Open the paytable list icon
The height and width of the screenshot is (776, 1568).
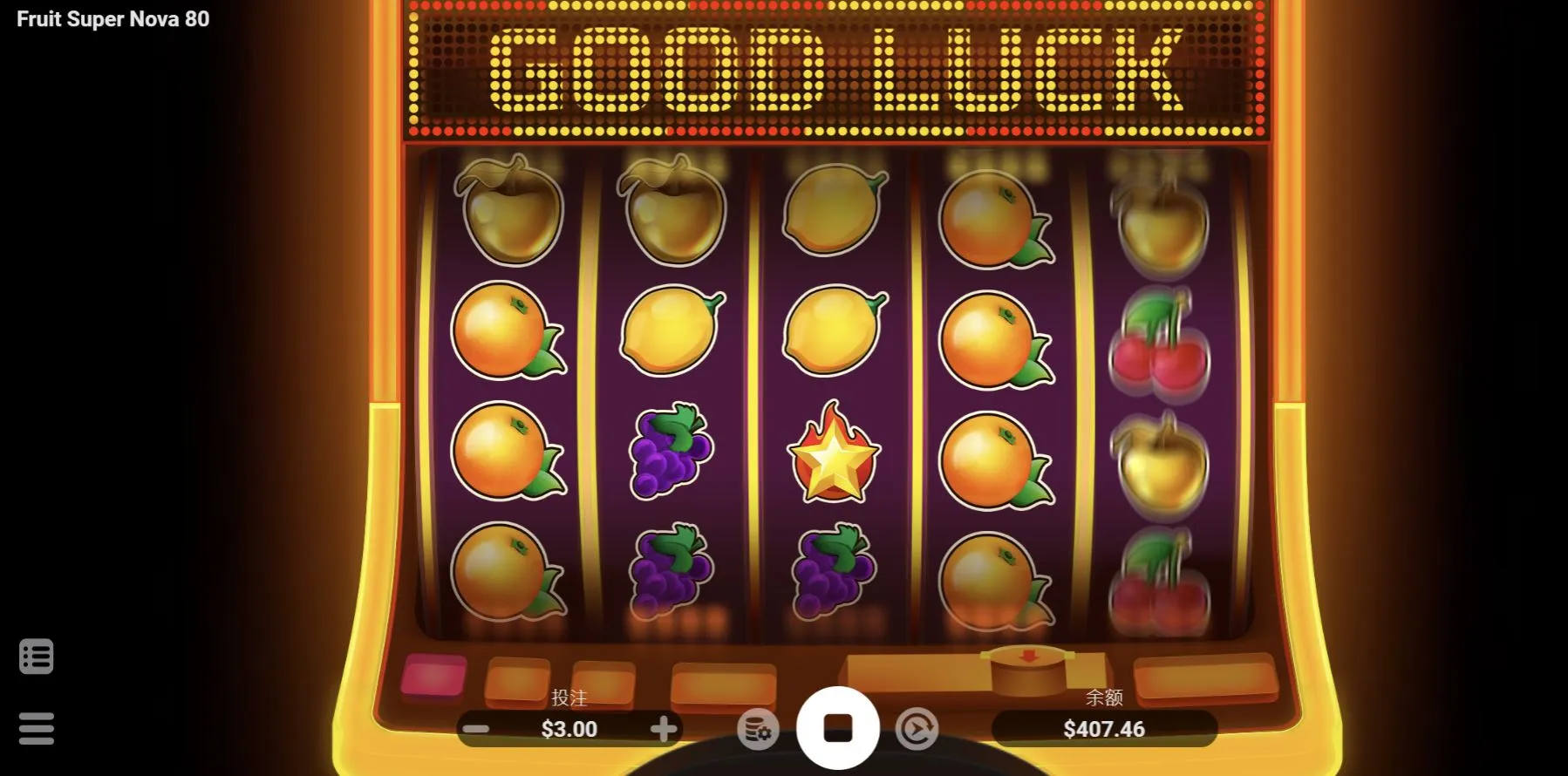pyautogui.click(x=37, y=657)
